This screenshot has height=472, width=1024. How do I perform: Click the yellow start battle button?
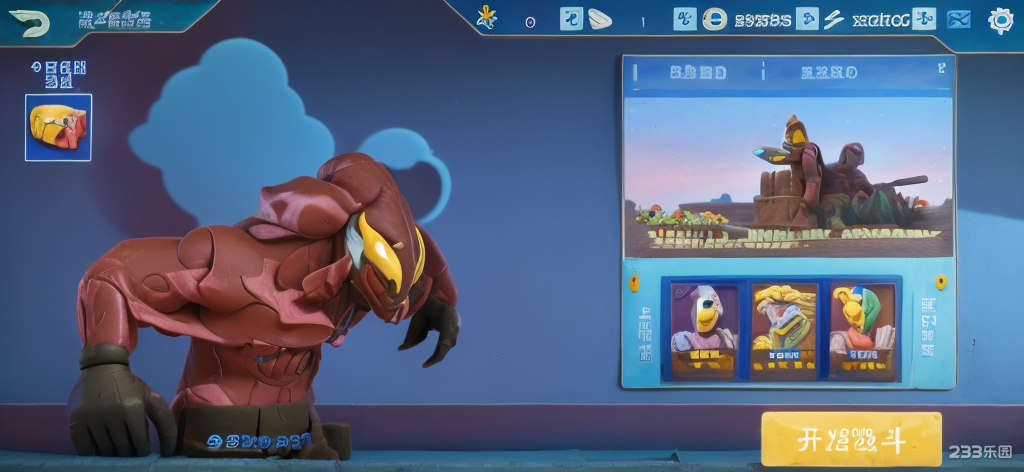[x=851, y=439]
